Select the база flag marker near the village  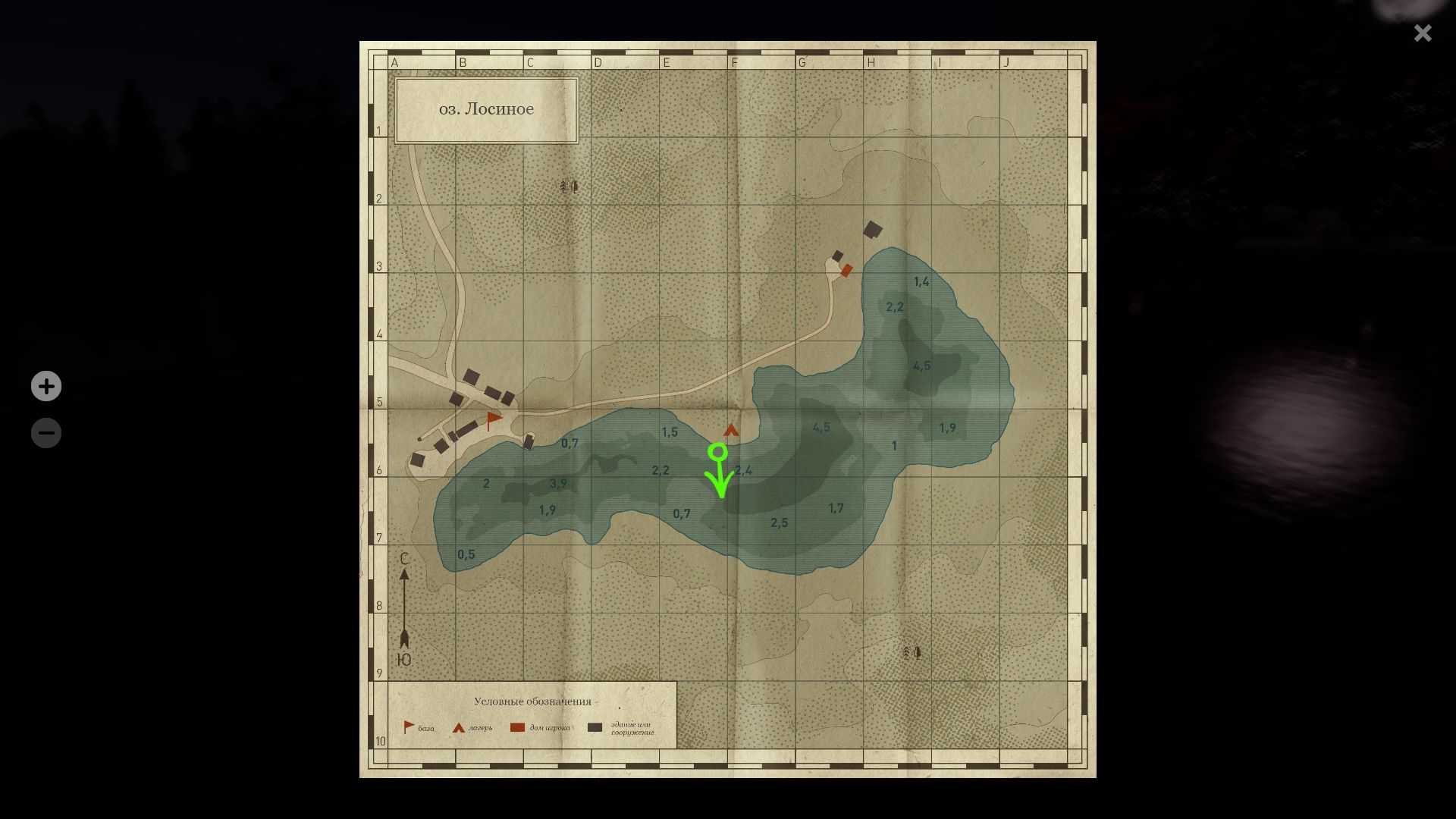tap(493, 419)
